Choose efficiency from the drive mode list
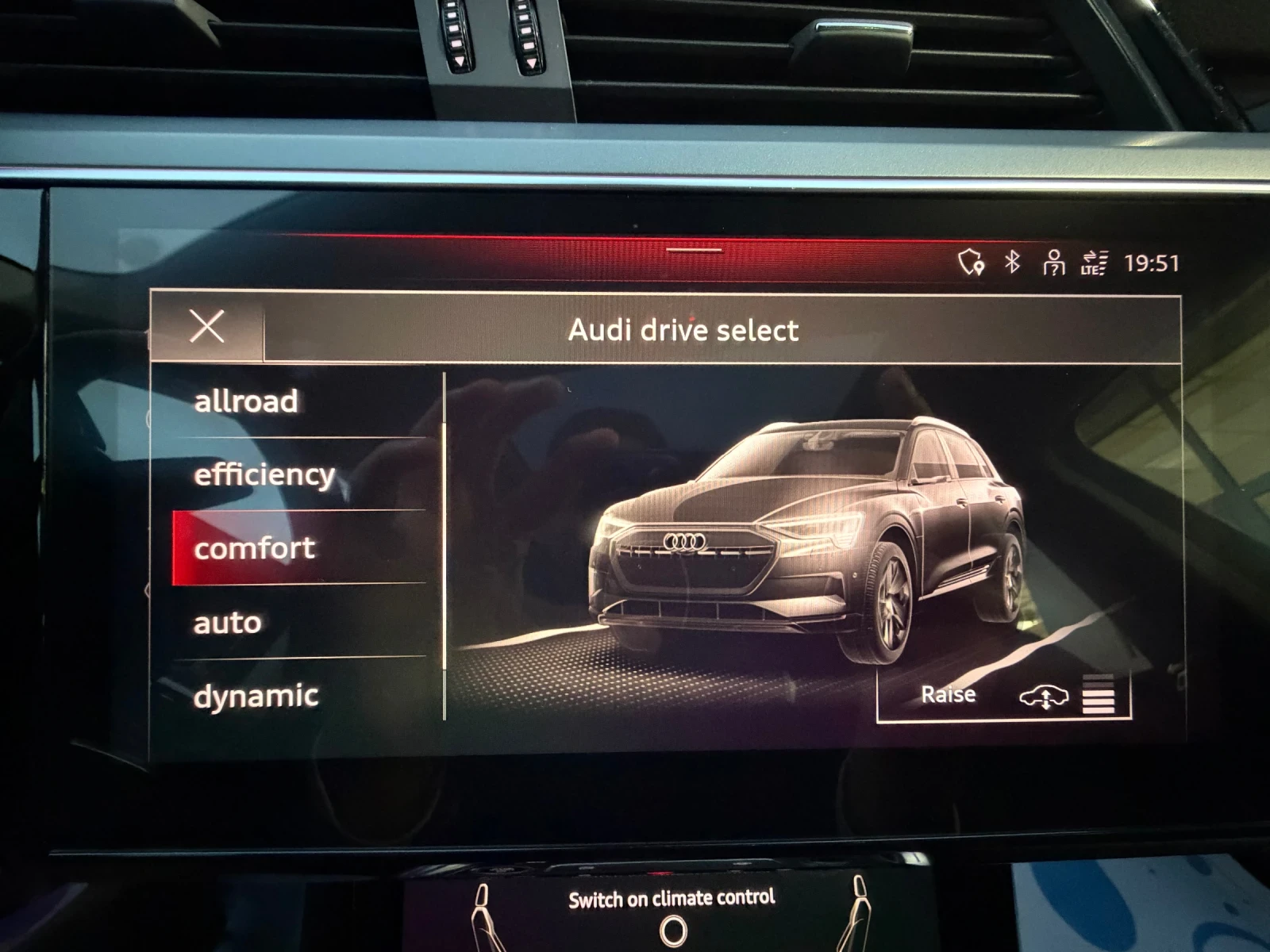This screenshot has width=1270, height=952. pyautogui.click(x=264, y=474)
